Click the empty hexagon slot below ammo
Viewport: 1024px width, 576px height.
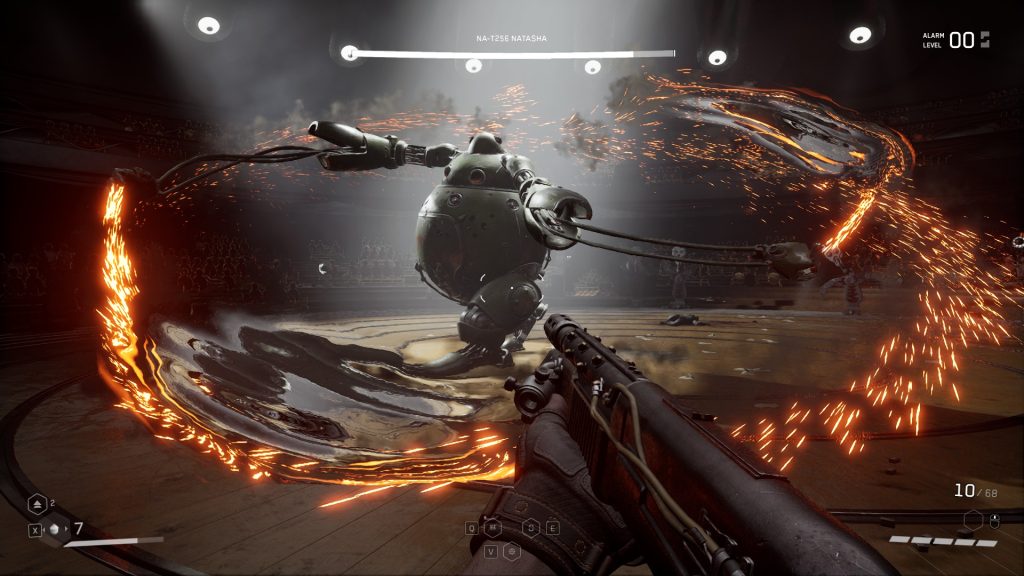click(973, 519)
